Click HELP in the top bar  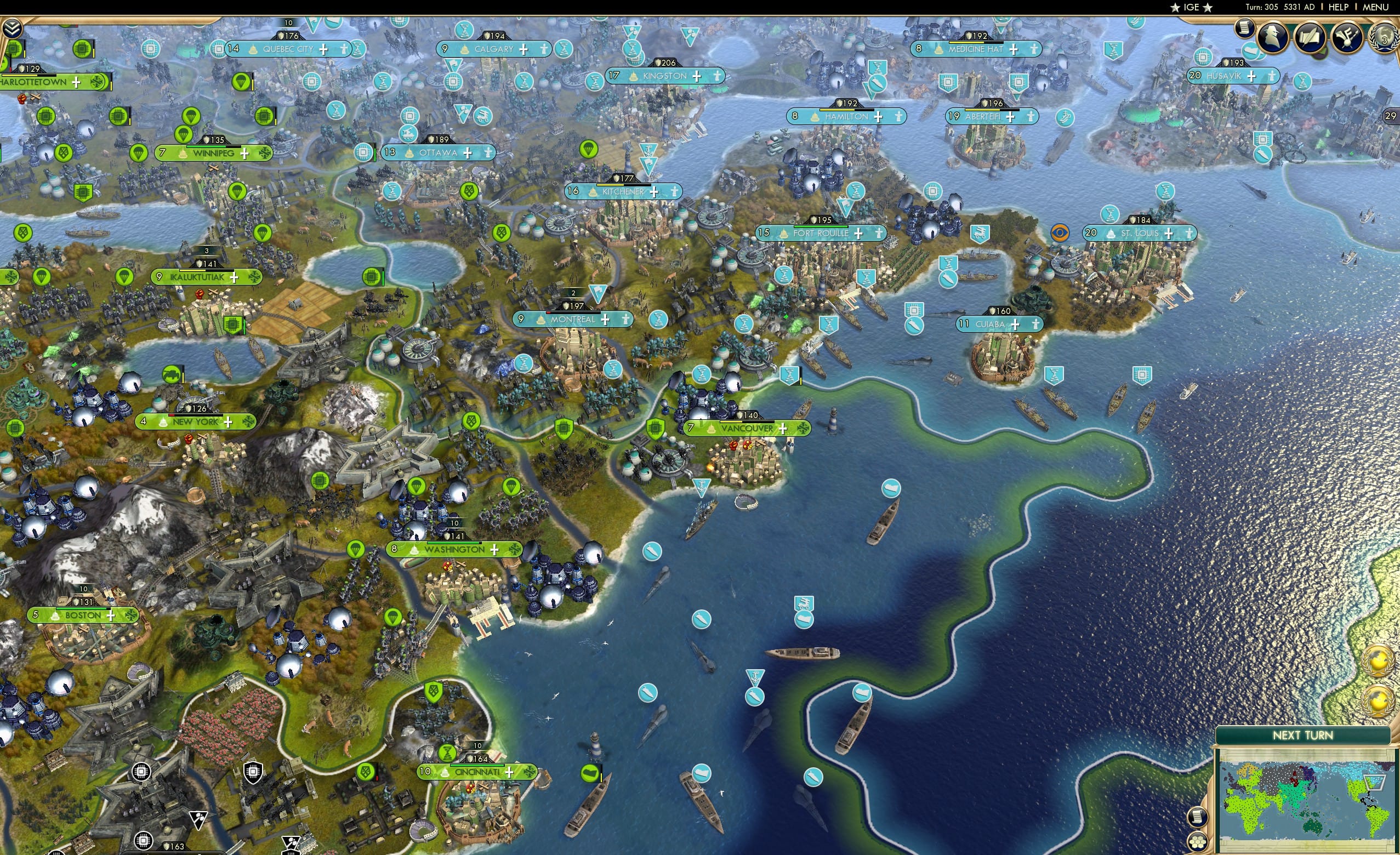click(1340, 7)
